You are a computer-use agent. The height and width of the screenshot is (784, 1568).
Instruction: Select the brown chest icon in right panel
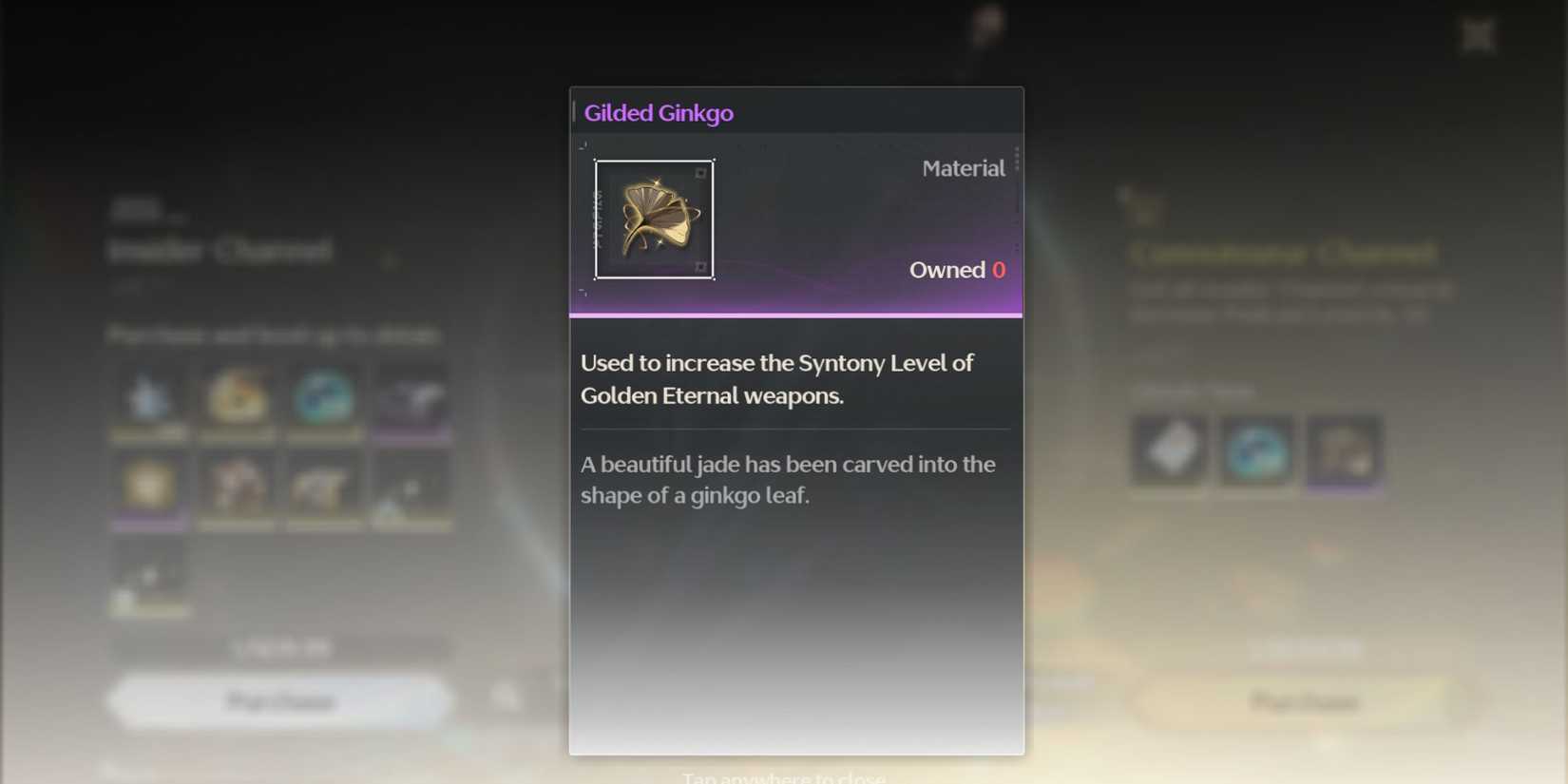1342,450
